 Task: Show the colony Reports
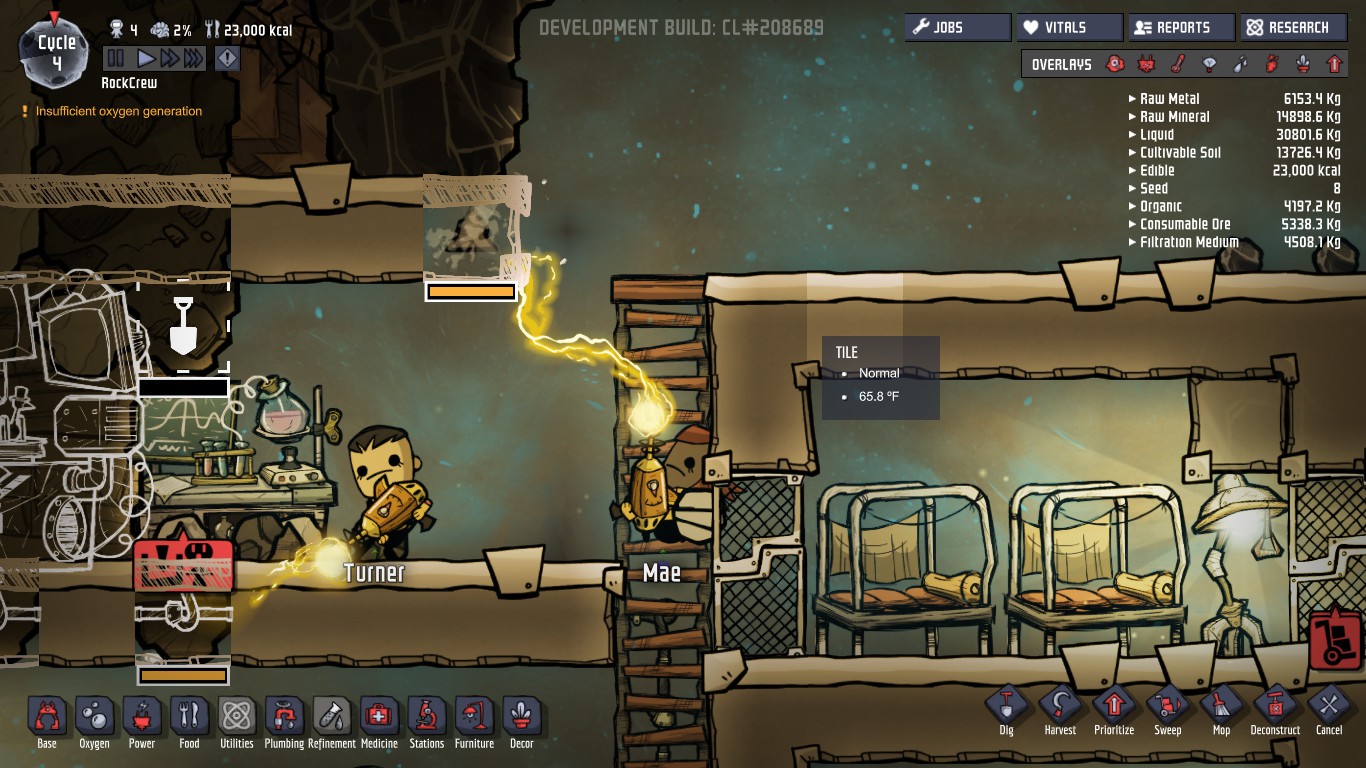pyautogui.click(x=1181, y=28)
